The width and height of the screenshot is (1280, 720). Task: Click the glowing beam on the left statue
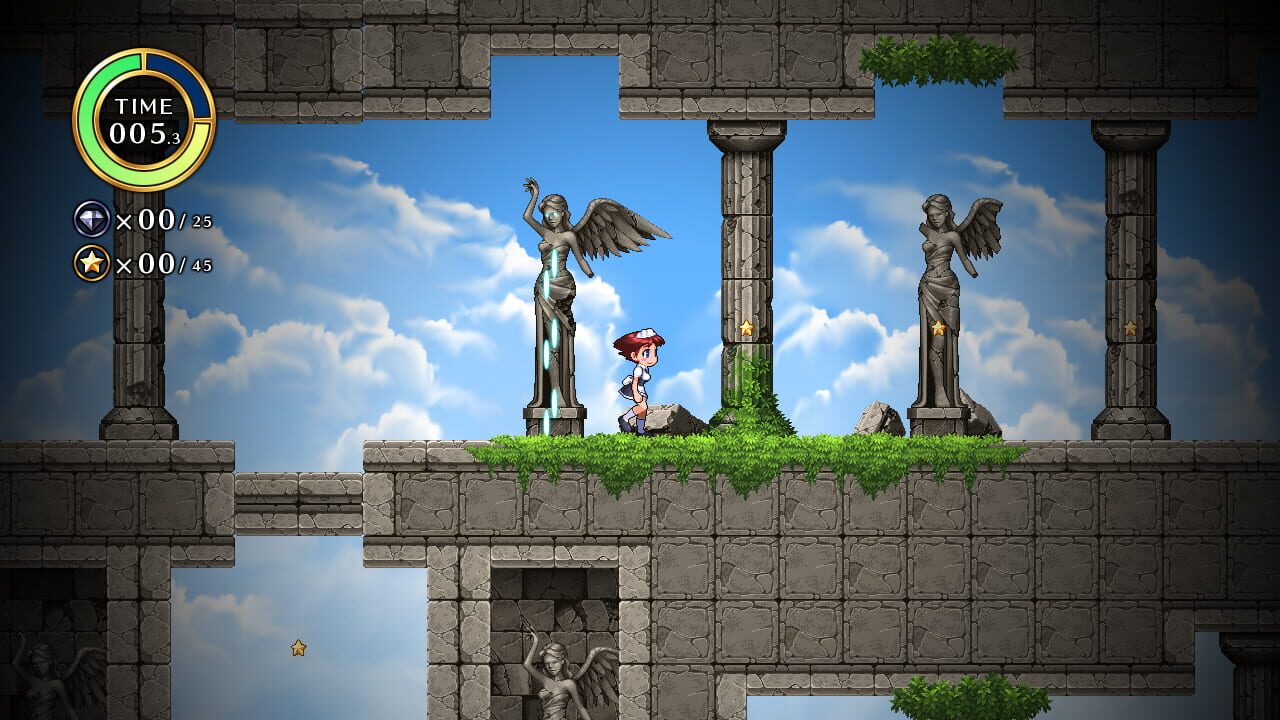[552, 330]
